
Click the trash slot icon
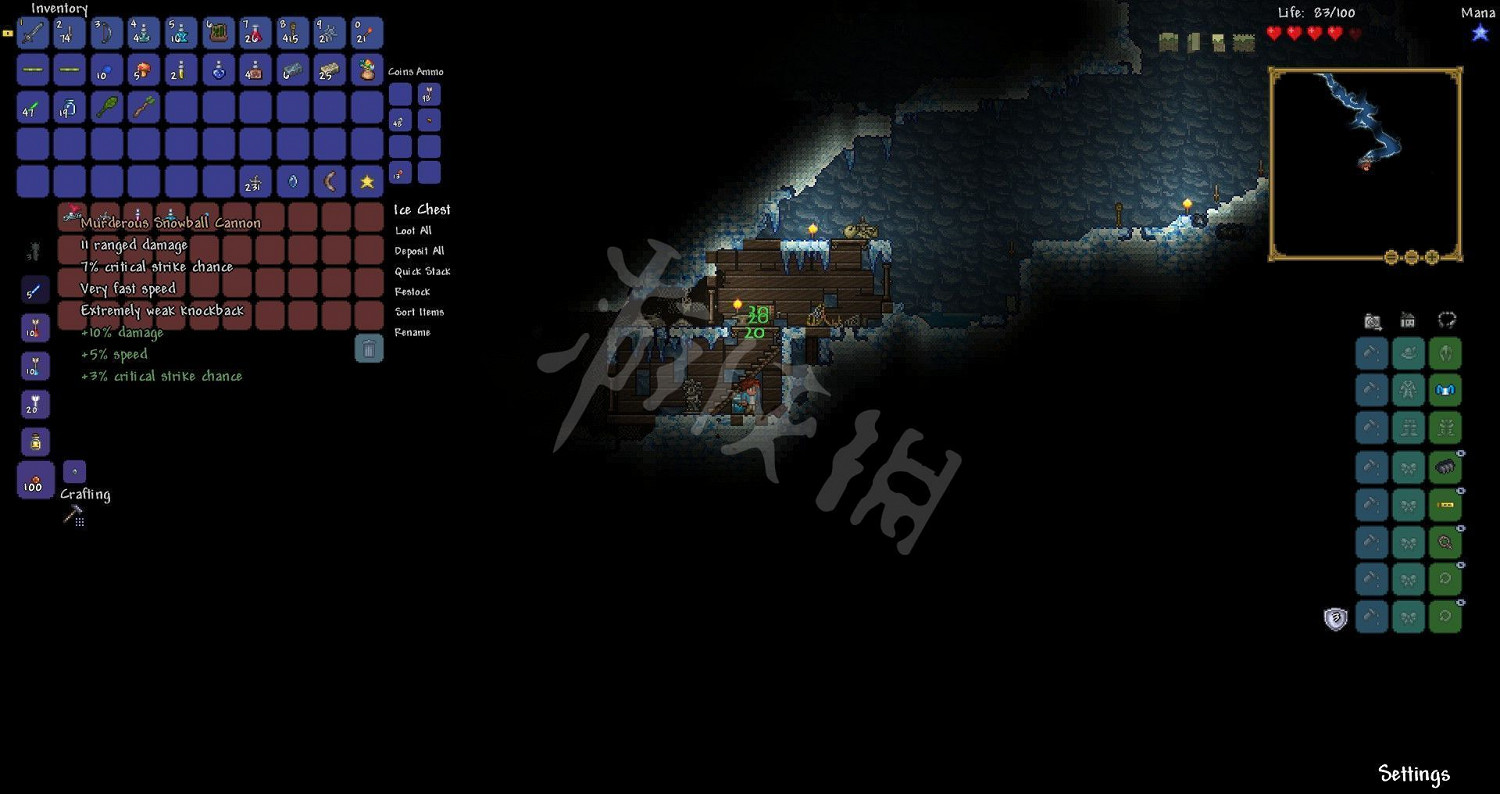(x=369, y=348)
